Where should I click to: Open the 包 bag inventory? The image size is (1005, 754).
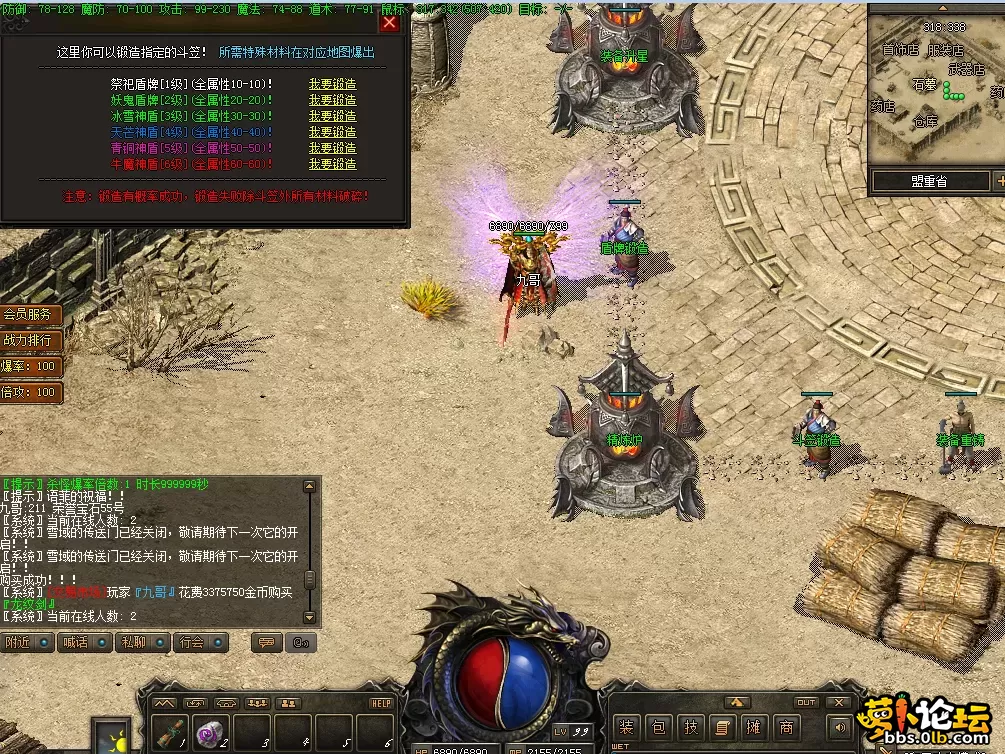tap(658, 727)
